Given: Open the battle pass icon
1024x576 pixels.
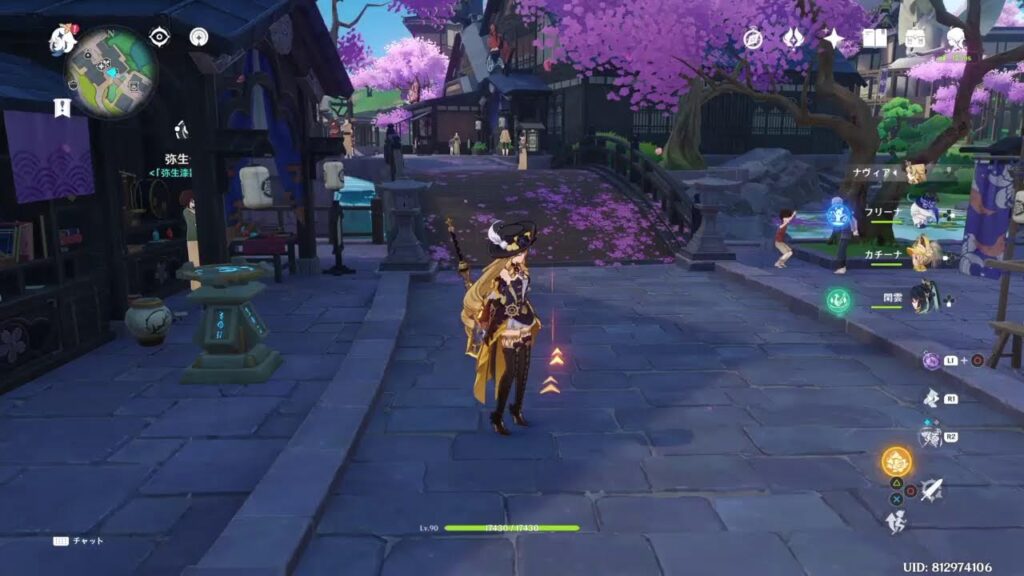Looking at the screenshot, I should click(915, 39).
